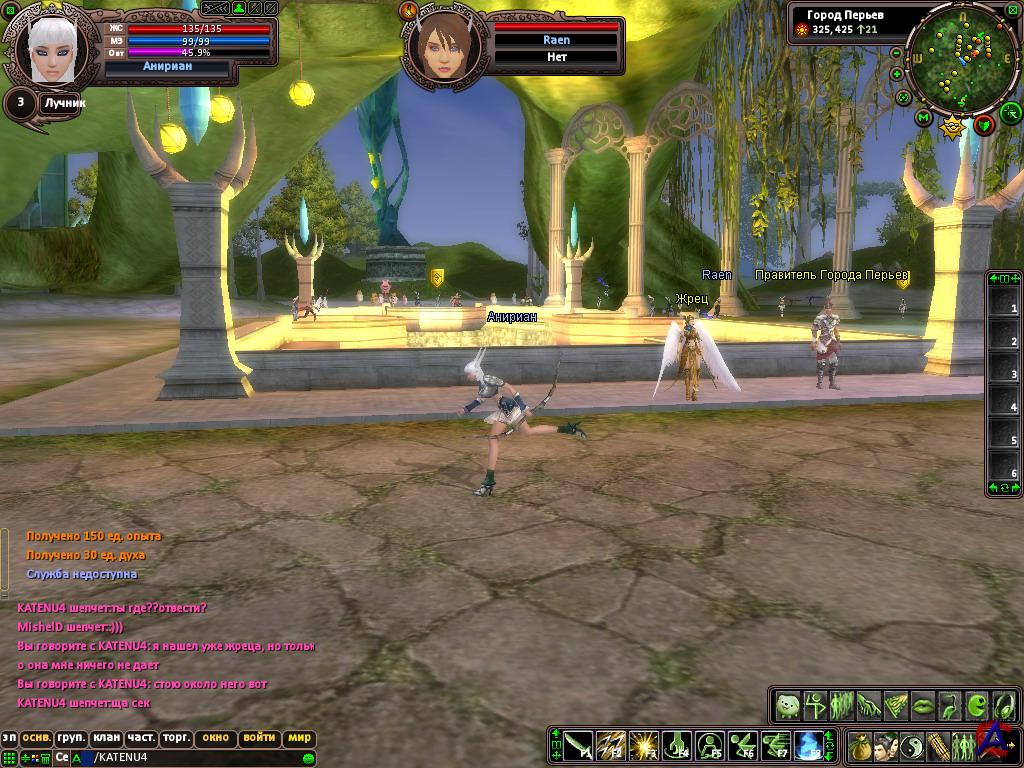Click the green cursor button beside minimap
Image resolution: width=1024 pixels, height=768 pixels.
1010,112
